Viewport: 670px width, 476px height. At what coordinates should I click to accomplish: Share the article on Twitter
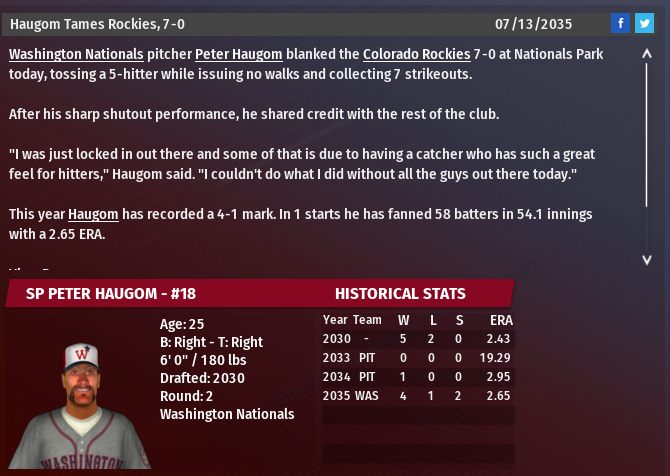[x=644, y=23]
